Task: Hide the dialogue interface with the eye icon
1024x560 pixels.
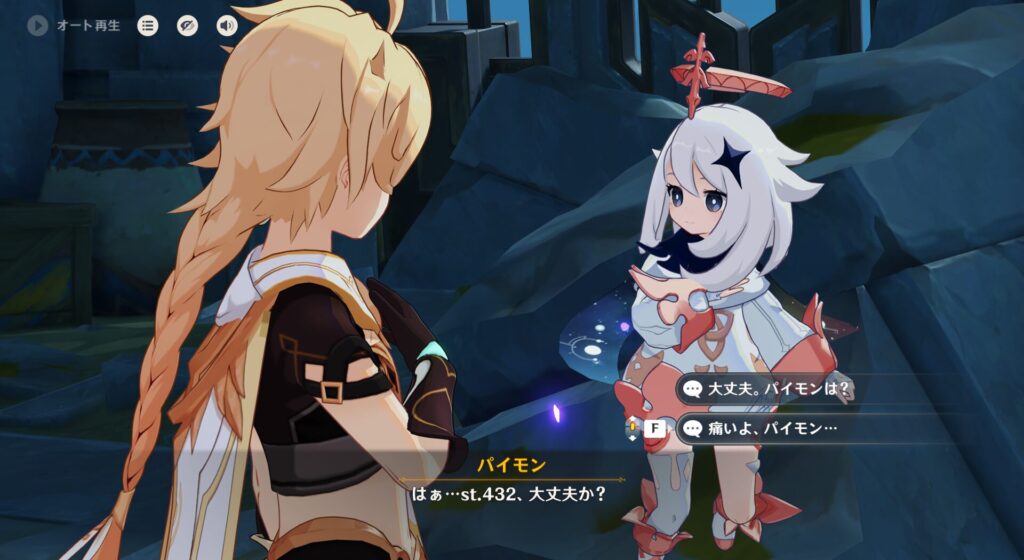Action: [x=188, y=26]
